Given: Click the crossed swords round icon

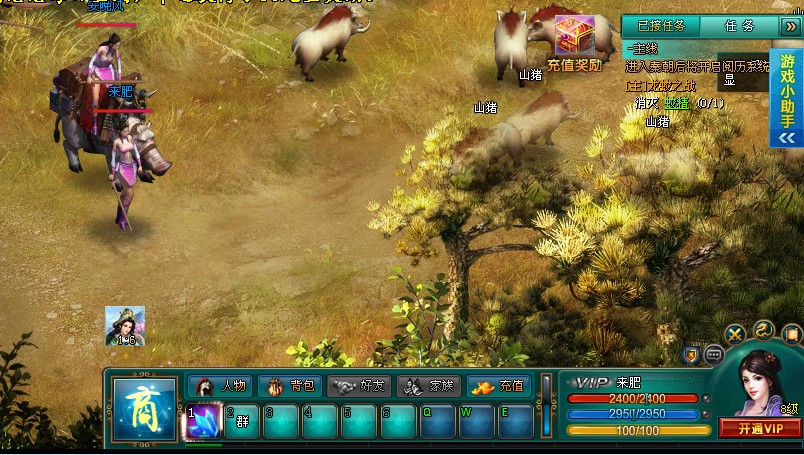Looking at the screenshot, I should point(735,334).
